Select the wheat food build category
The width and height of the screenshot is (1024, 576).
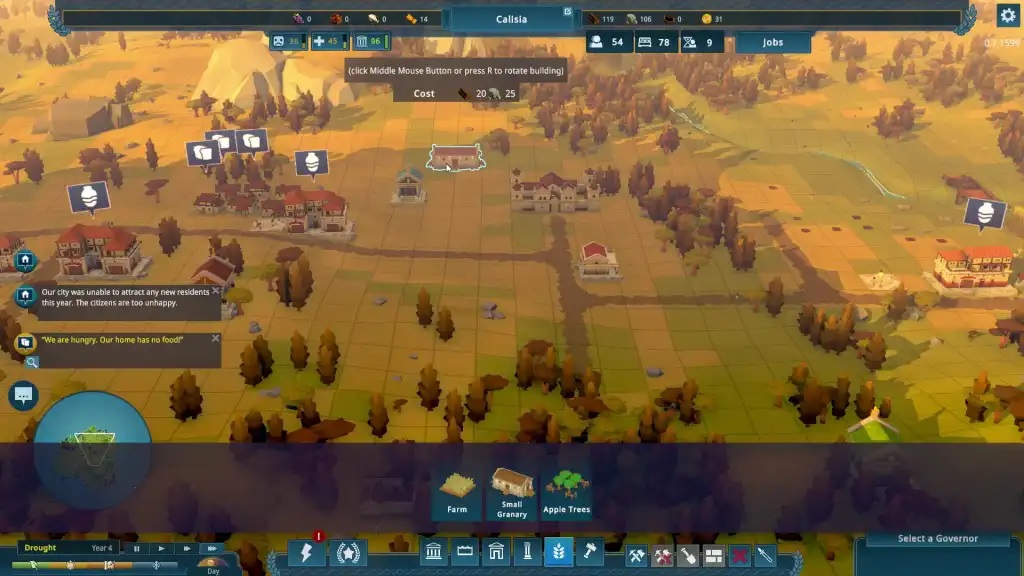[x=559, y=553]
